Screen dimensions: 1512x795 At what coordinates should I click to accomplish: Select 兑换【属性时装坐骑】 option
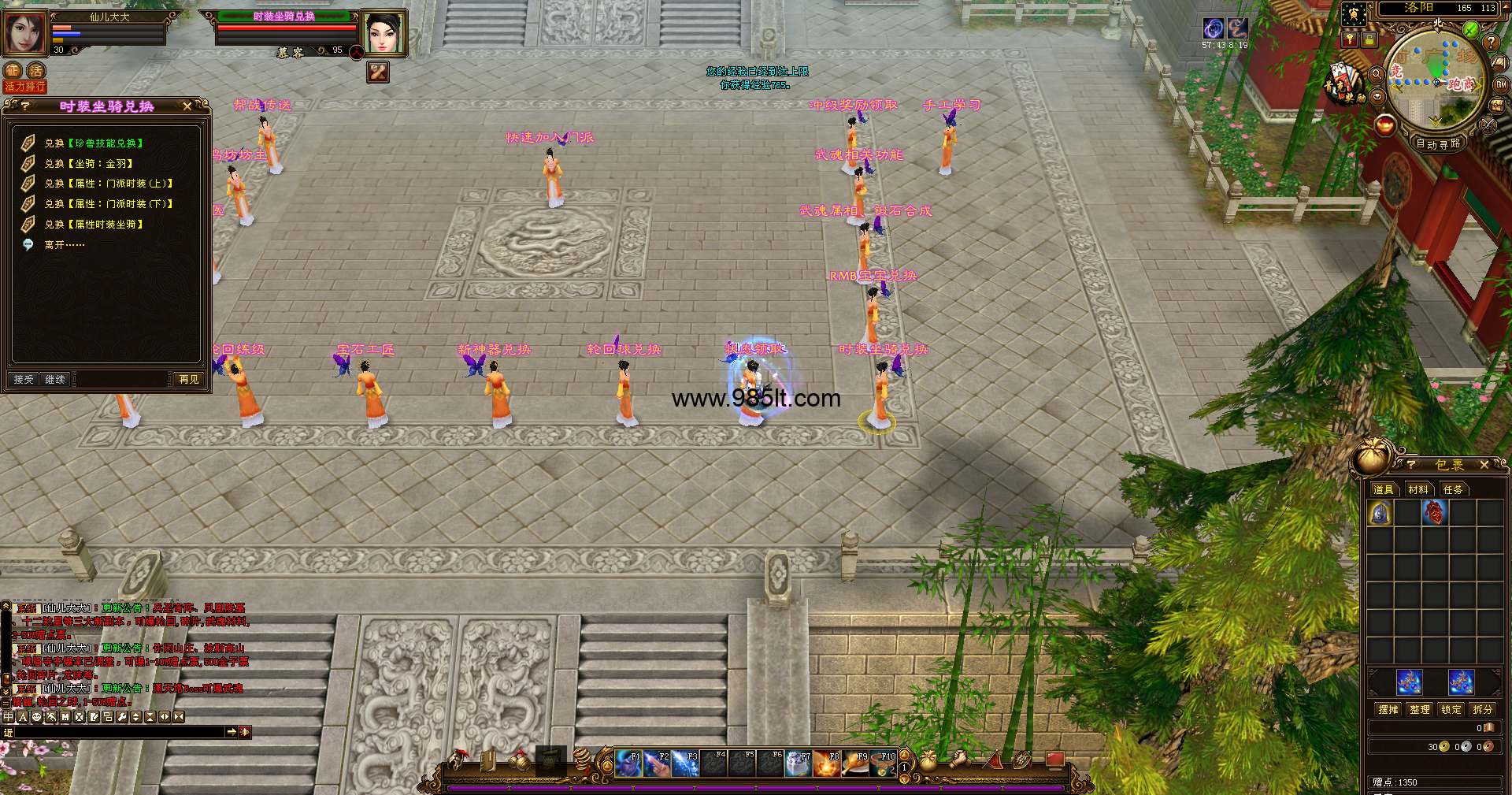(x=94, y=225)
